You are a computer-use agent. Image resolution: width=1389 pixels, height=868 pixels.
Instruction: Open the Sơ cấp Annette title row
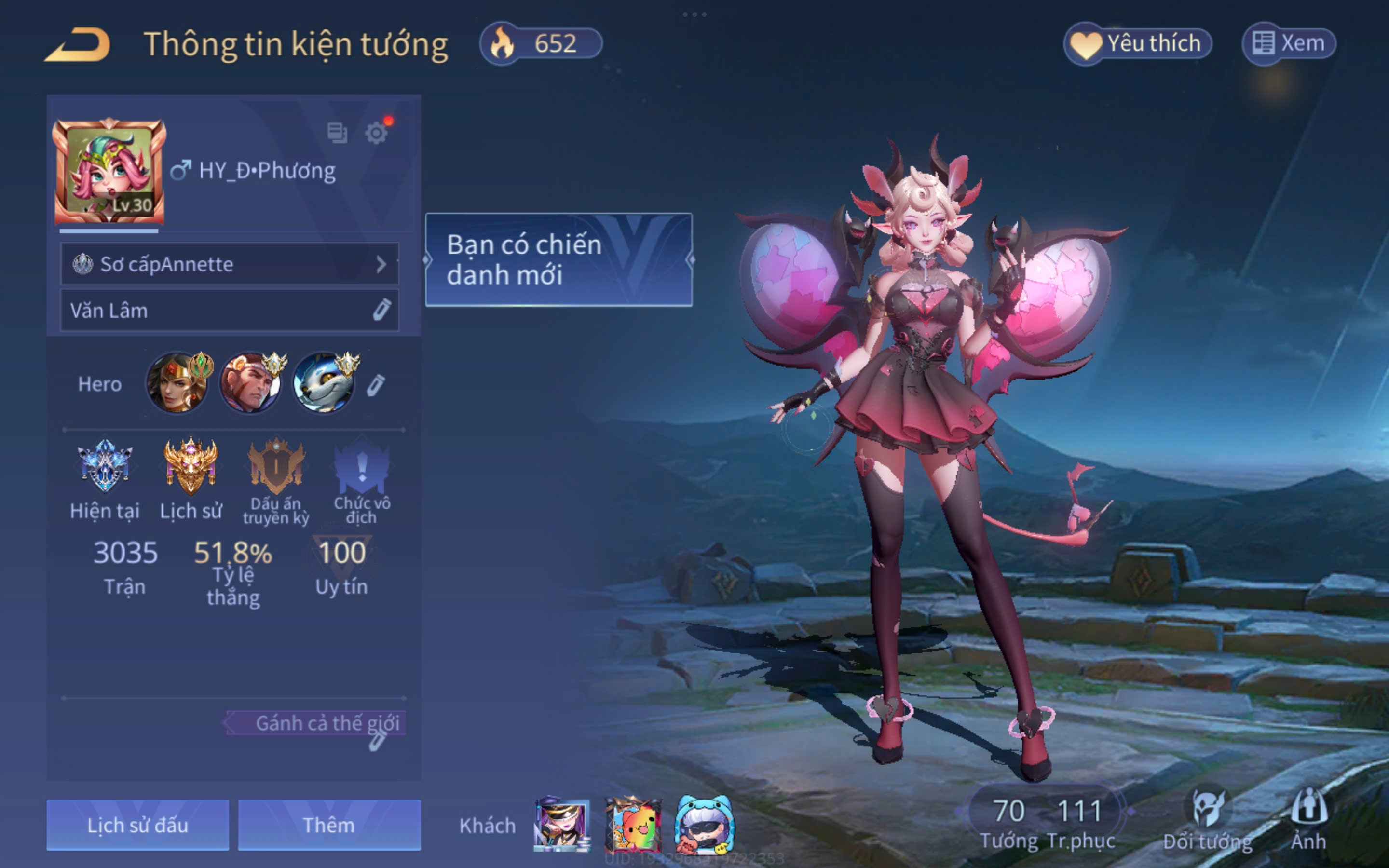pos(229,264)
